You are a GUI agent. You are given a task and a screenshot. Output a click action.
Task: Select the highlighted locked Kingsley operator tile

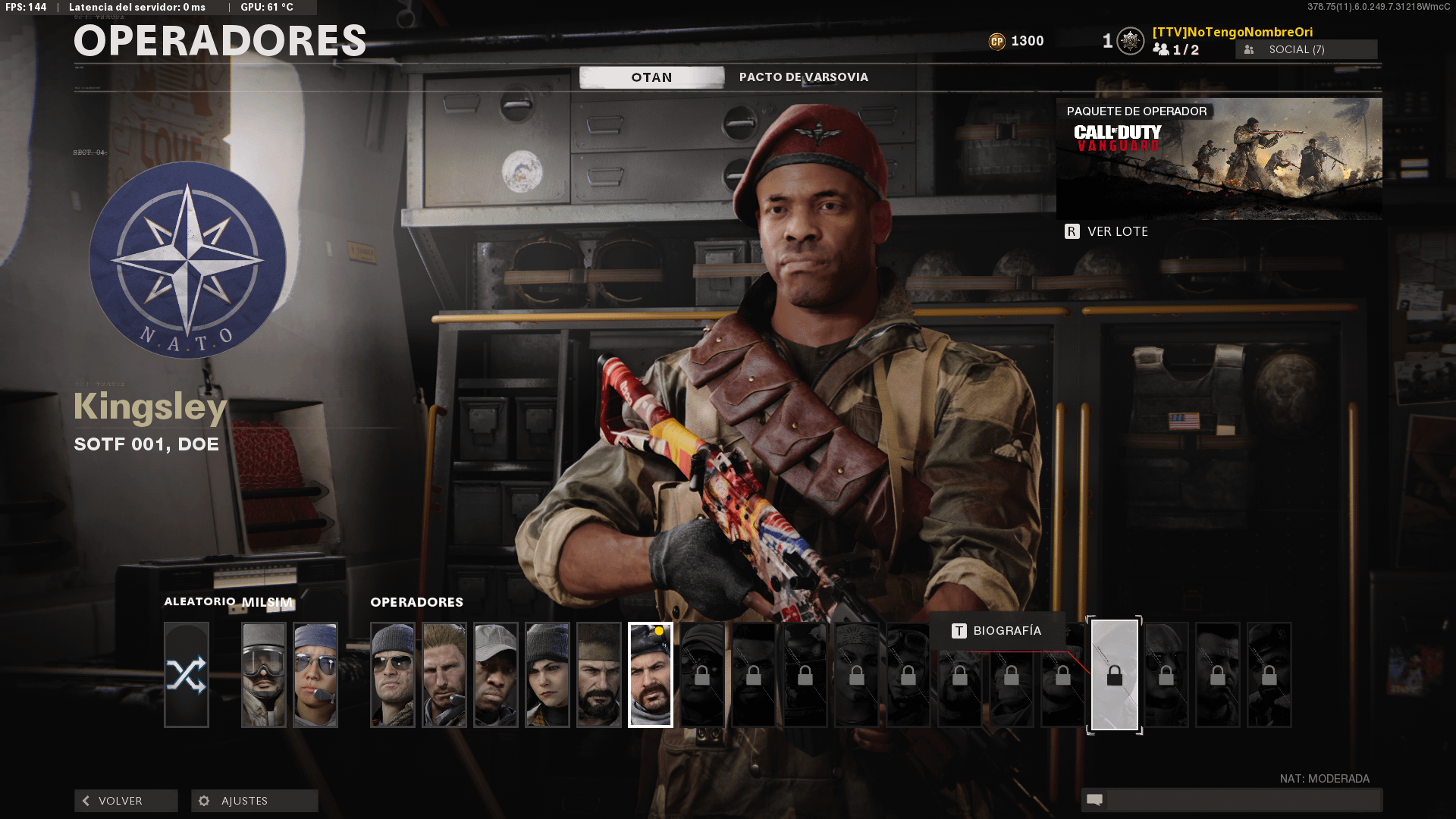pyautogui.click(x=1115, y=675)
